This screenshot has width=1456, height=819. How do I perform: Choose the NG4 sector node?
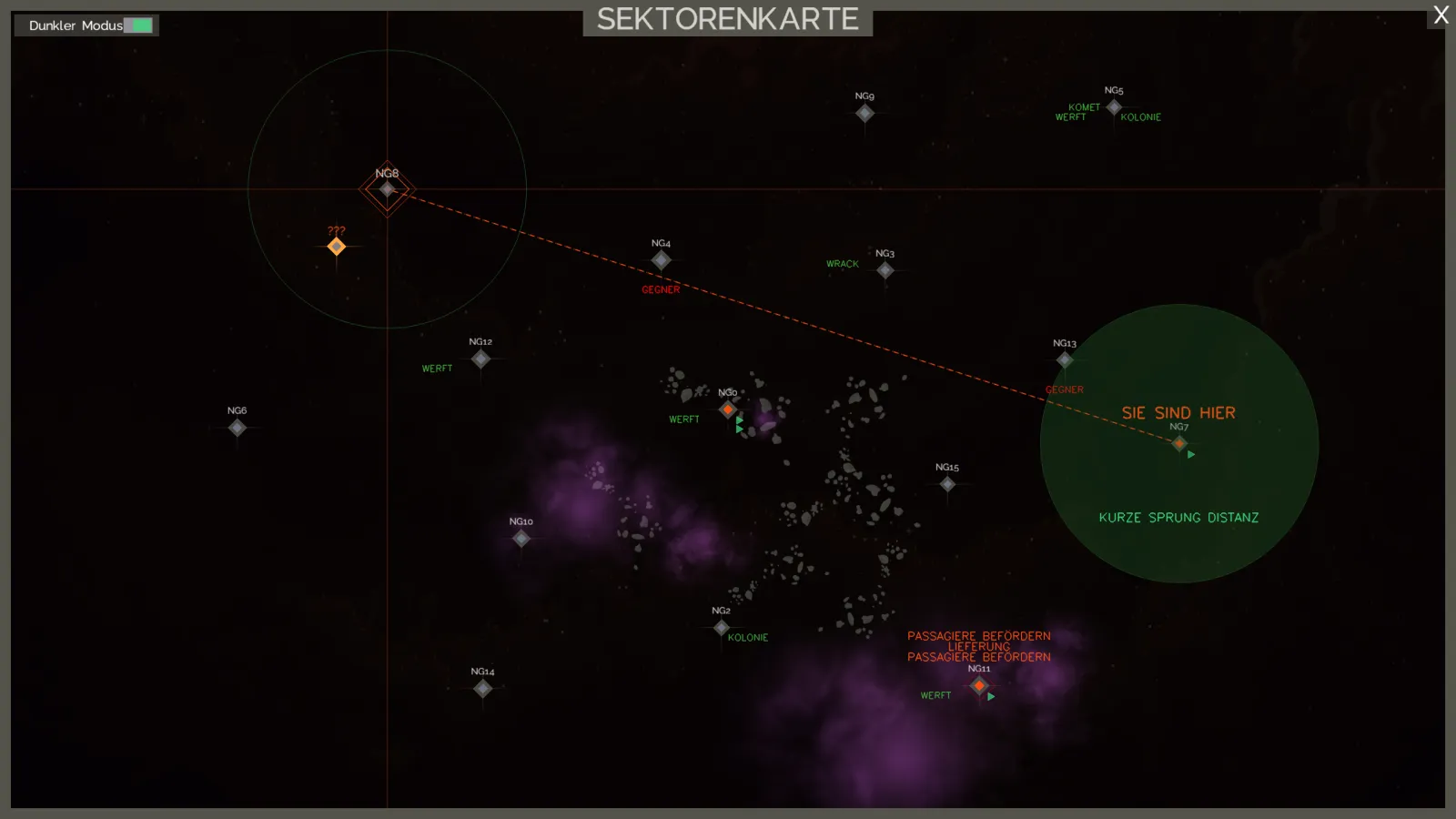[662, 260]
